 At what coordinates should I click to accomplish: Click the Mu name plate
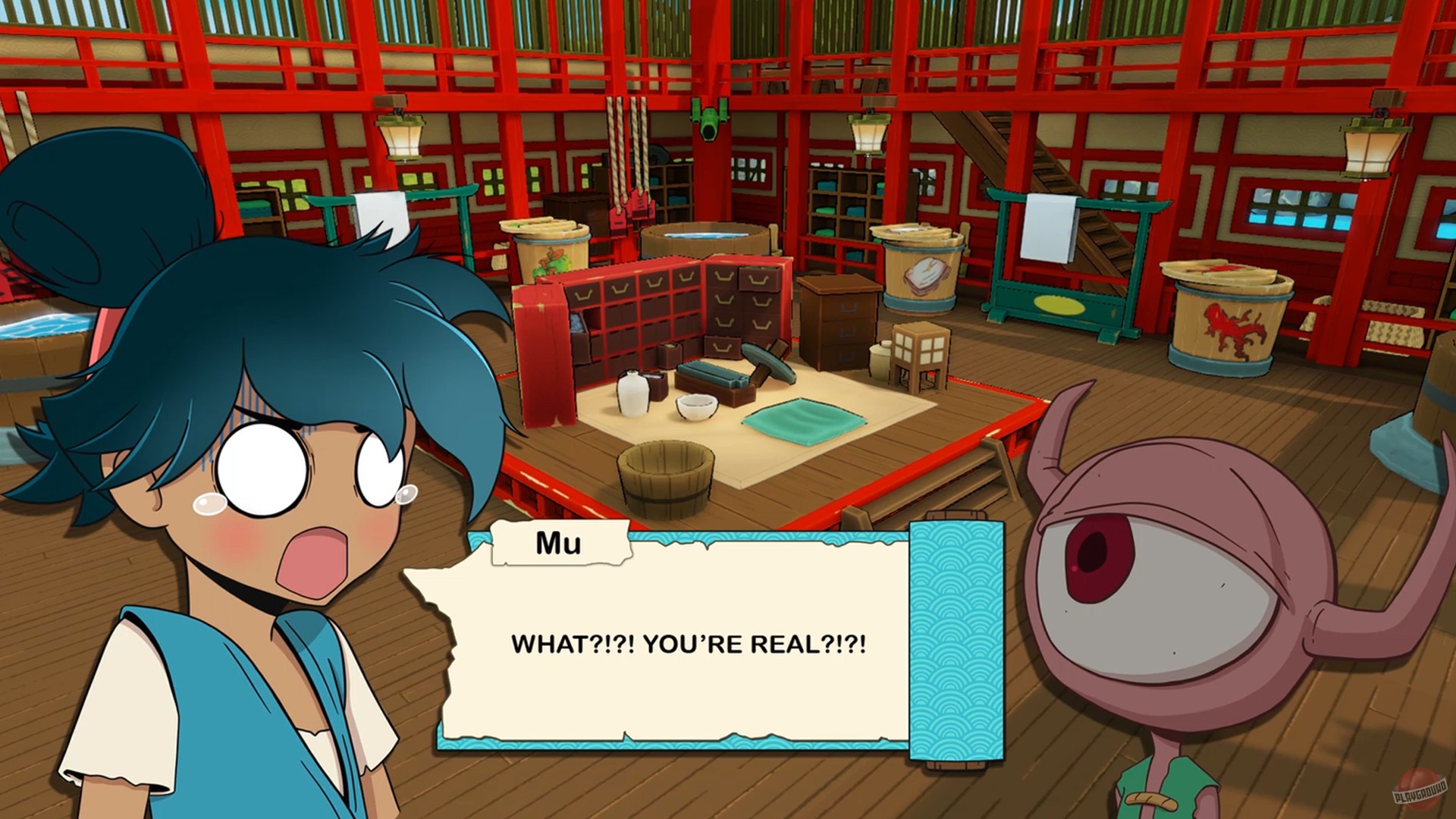tap(561, 543)
